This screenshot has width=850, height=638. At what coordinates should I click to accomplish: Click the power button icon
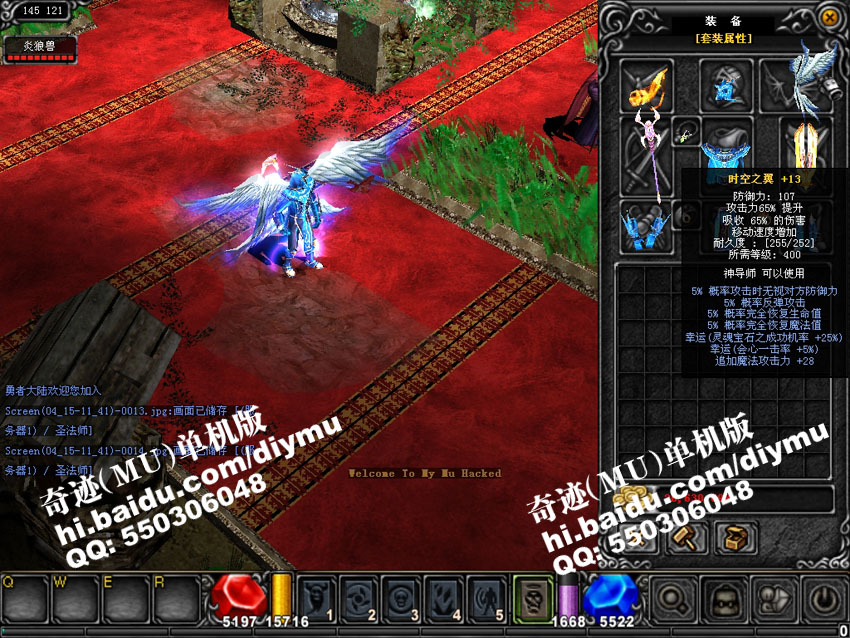coord(822,599)
